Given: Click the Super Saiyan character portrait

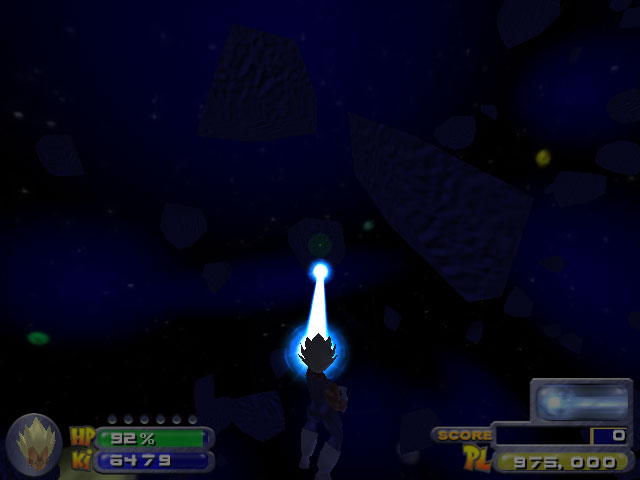Looking at the screenshot, I should click(33, 444).
